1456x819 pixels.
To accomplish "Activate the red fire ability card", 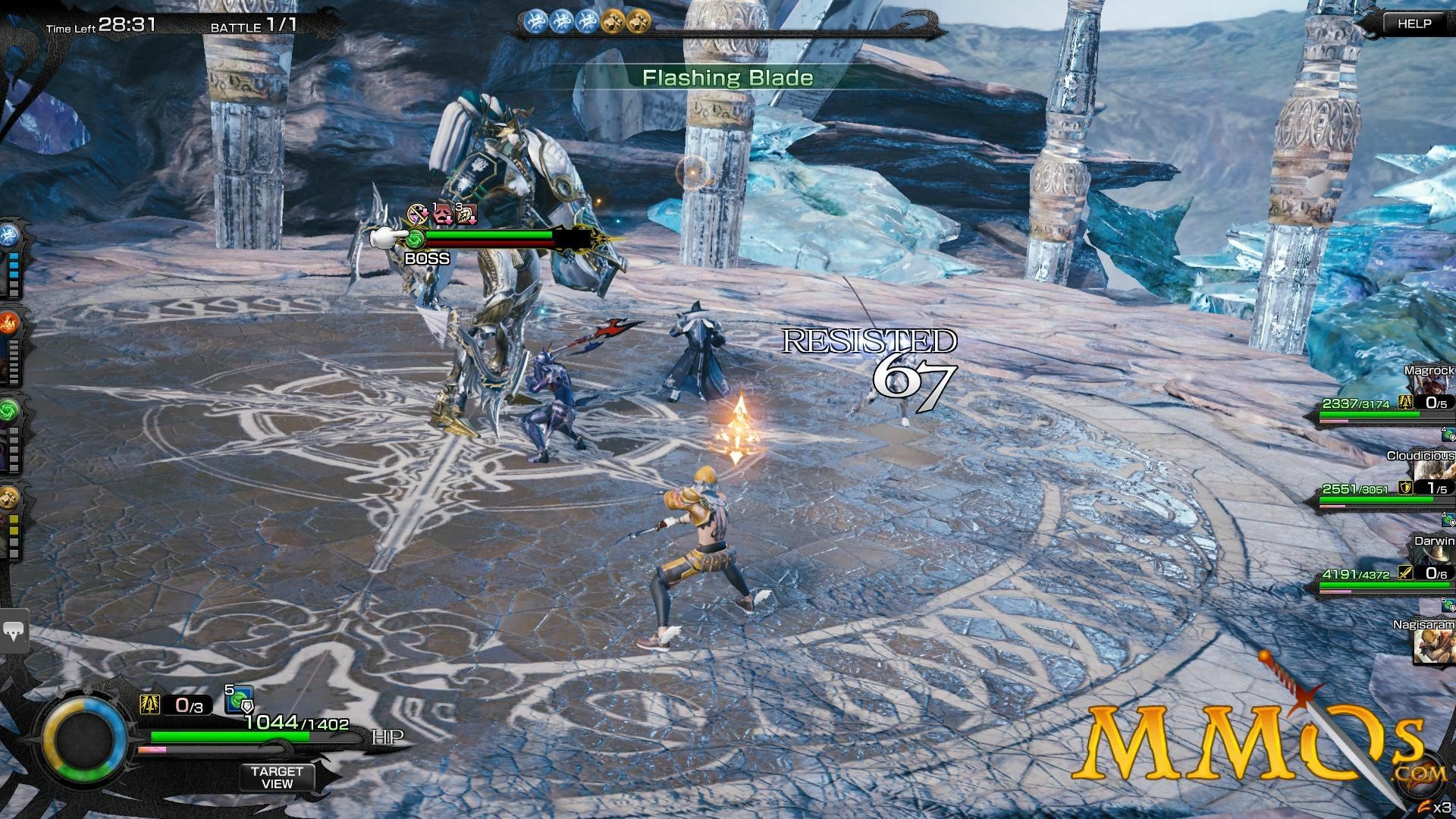I will [10, 325].
